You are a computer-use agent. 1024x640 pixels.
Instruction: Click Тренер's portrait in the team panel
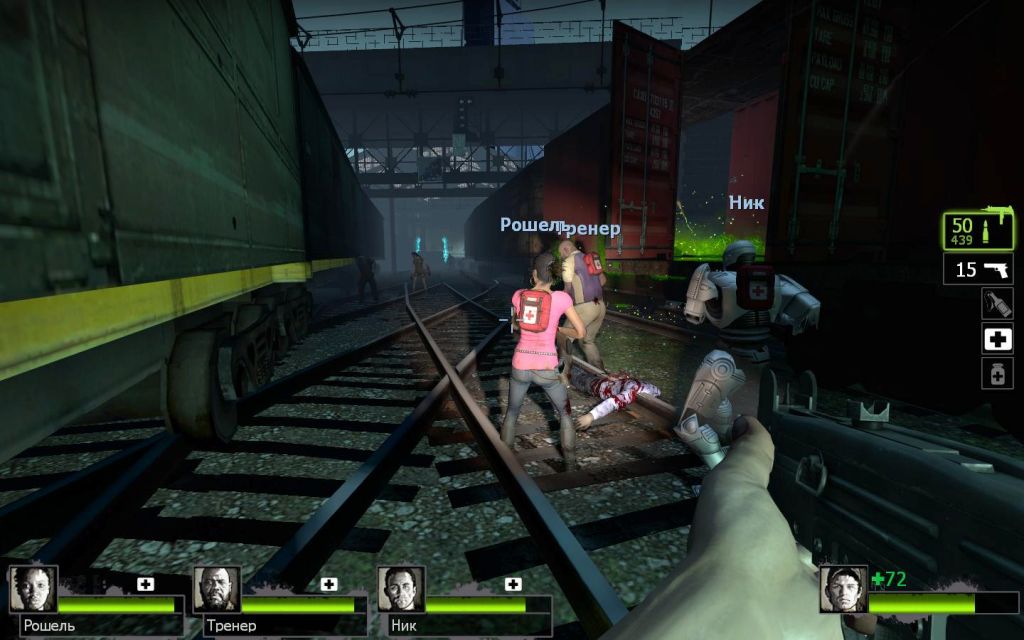[x=217, y=589]
